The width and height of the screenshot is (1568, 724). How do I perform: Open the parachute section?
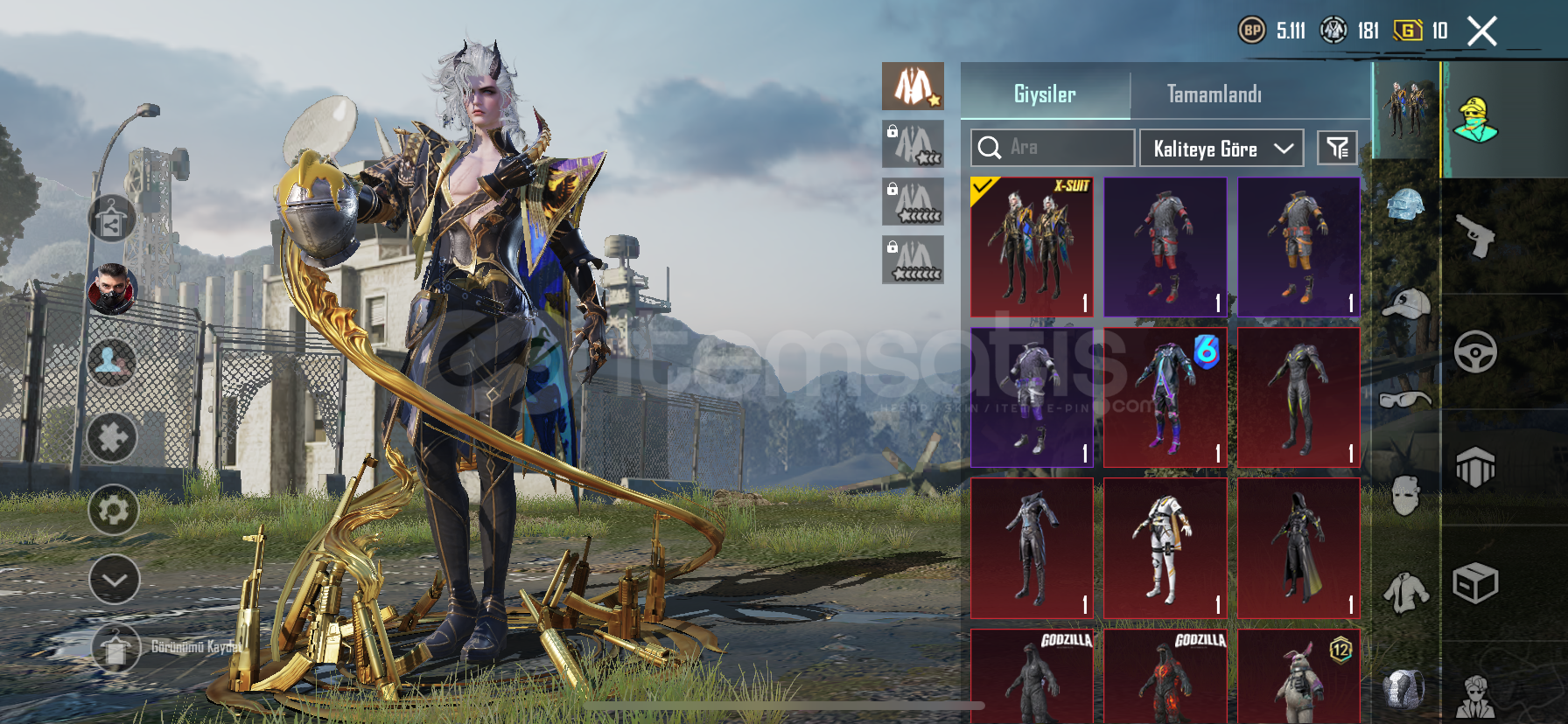tap(1475, 467)
